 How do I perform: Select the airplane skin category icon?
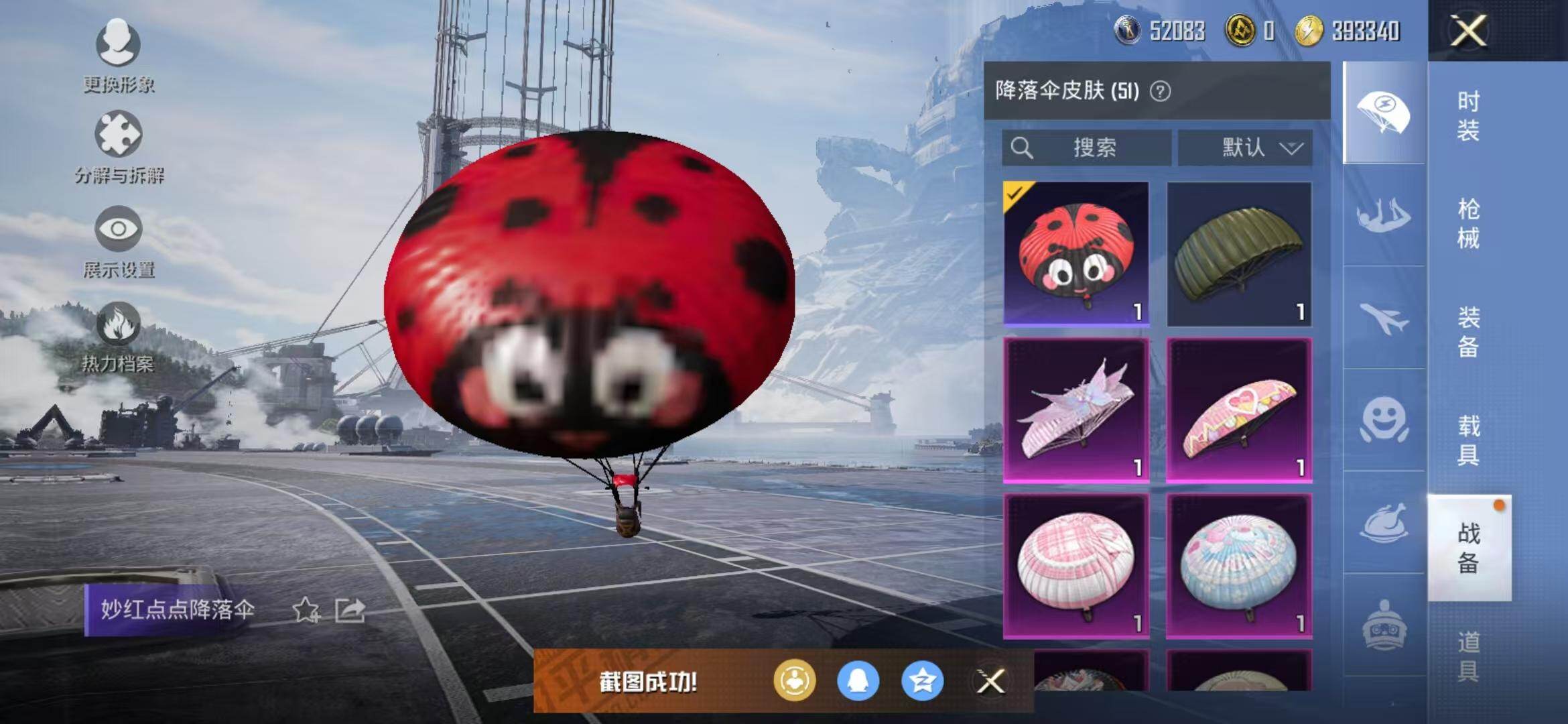tap(1384, 317)
